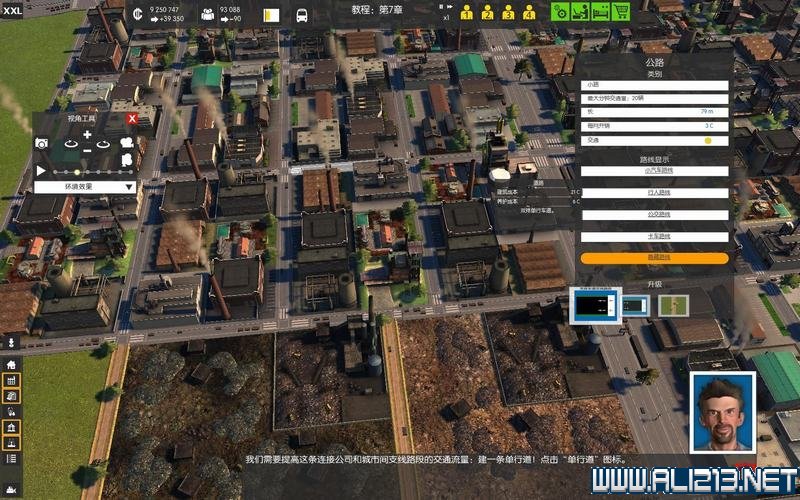
Task: Close the camera tools panel
Action: pos(132,119)
